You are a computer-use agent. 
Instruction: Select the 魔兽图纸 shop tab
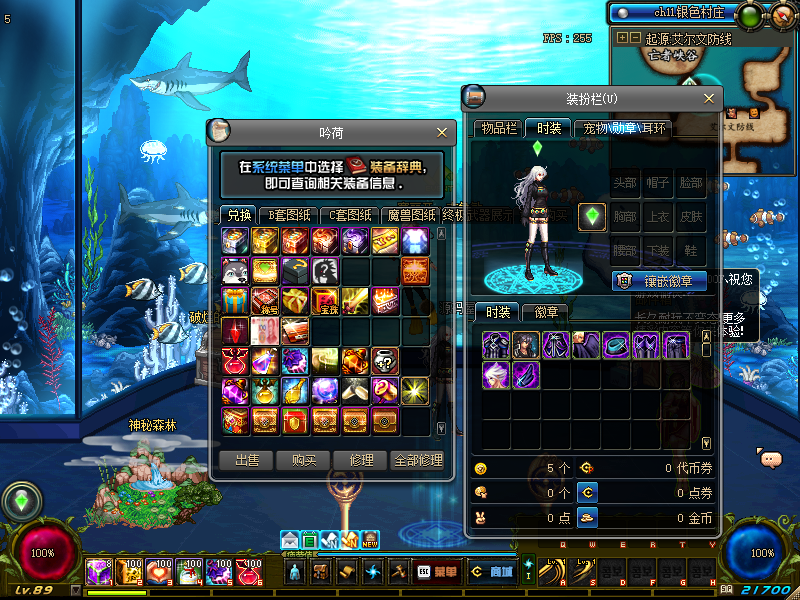pos(410,215)
